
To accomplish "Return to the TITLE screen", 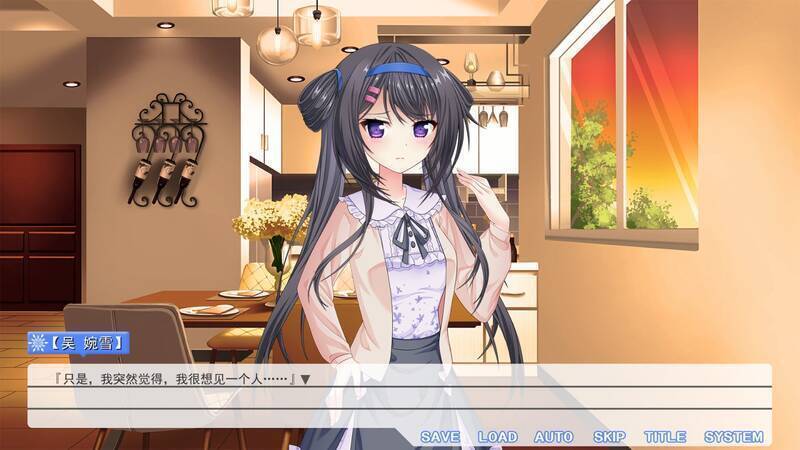I will (665, 437).
